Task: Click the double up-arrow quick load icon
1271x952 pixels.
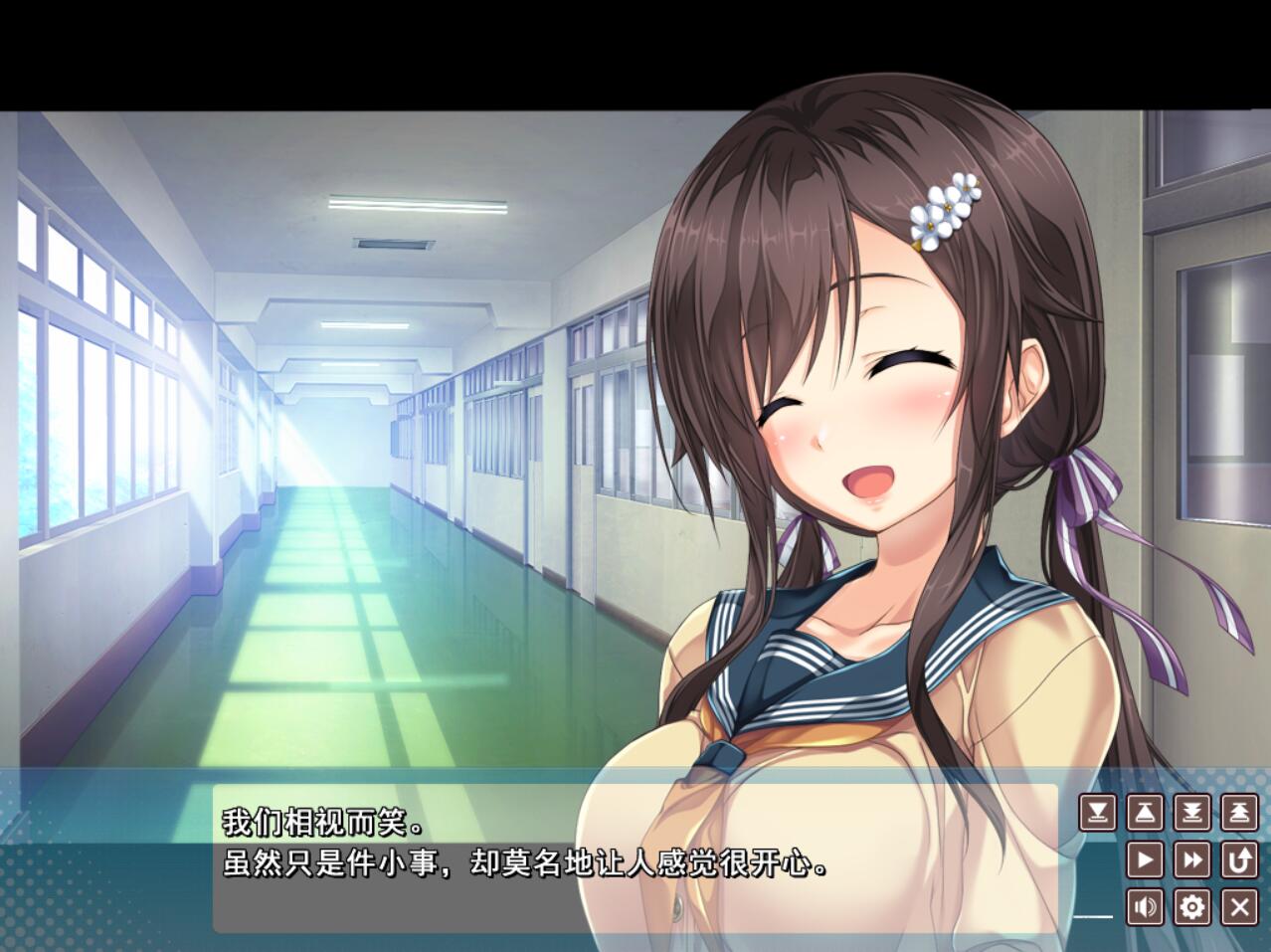Action: pyautogui.click(x=1239, y=813)
